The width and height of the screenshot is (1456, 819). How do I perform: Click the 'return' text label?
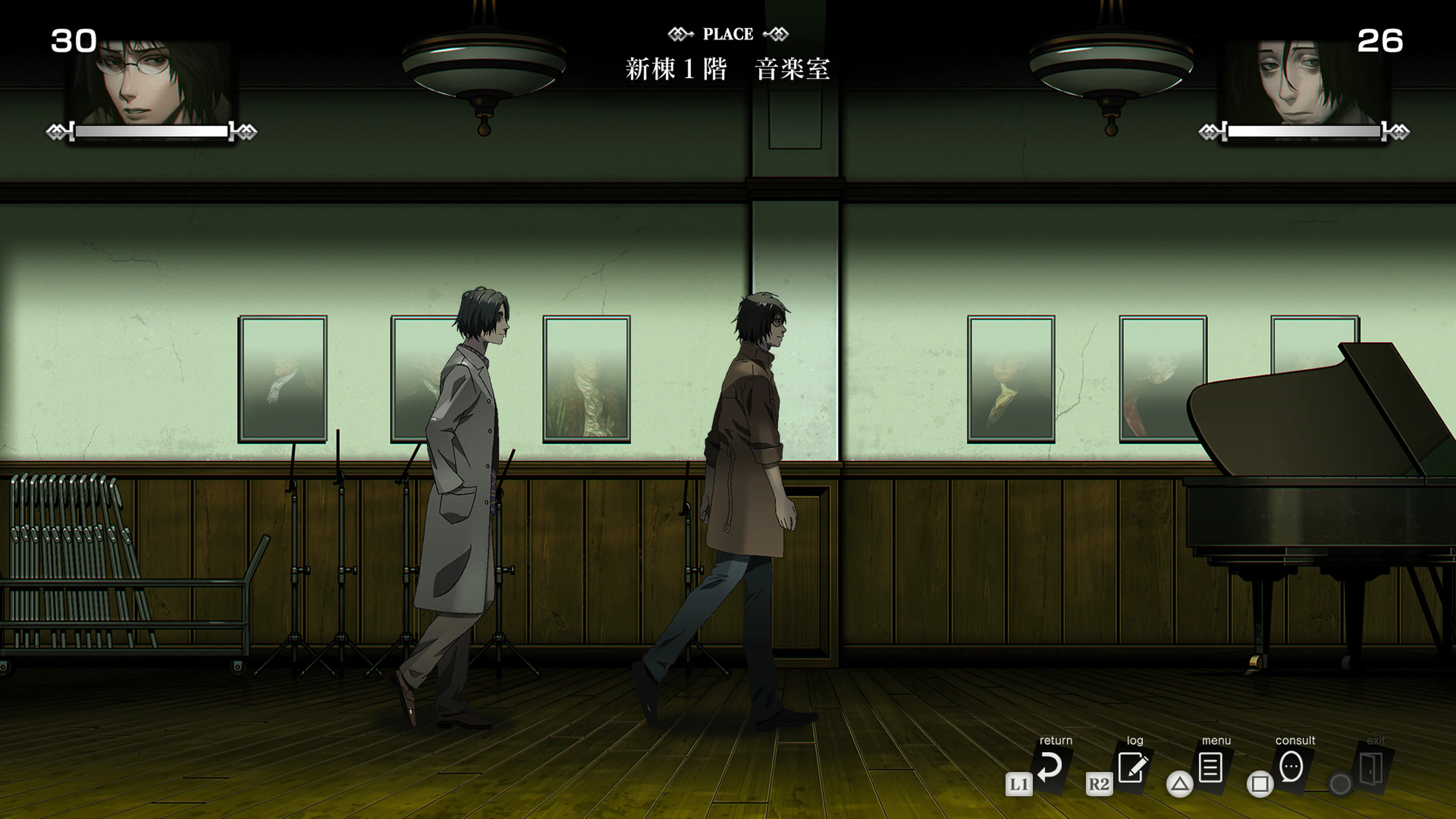point(1056,741)
